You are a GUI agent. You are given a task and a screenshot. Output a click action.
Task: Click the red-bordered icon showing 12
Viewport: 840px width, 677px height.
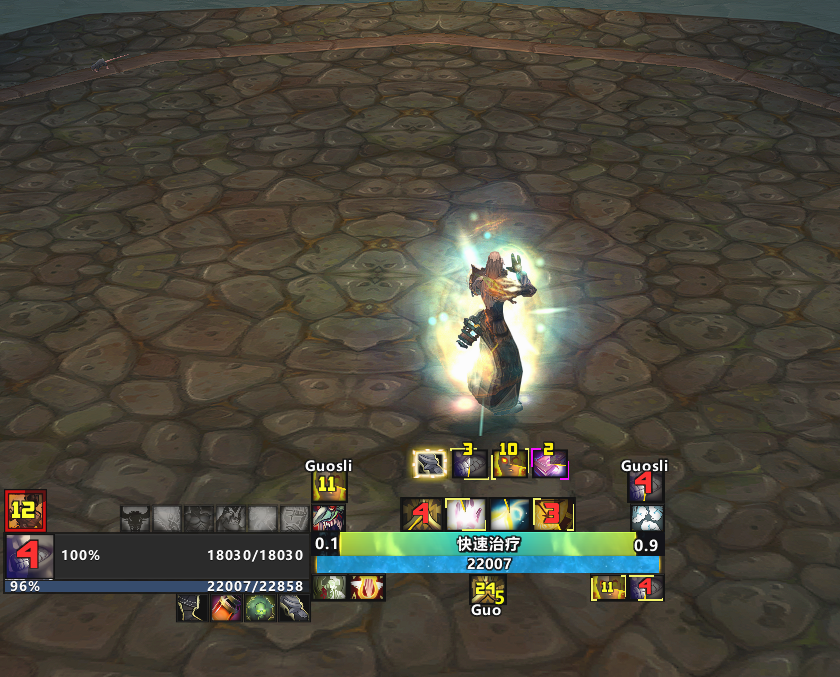tap(25, 510)
